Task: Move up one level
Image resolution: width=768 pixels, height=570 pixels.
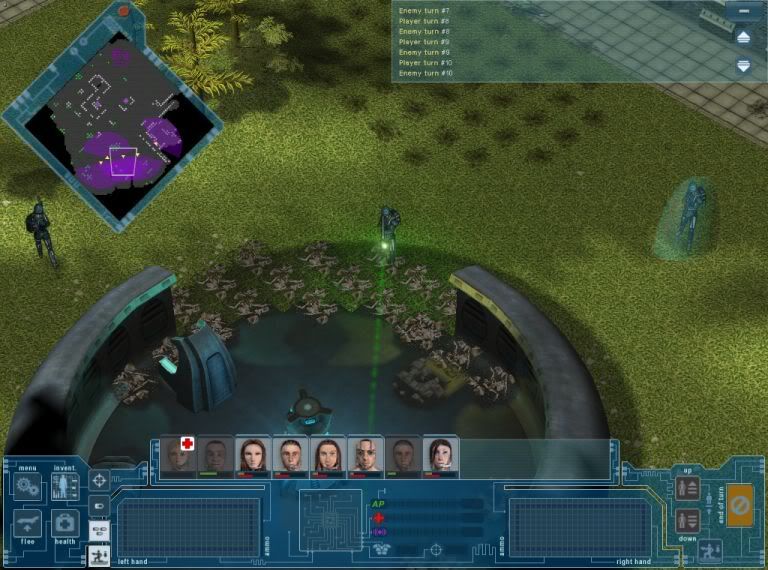Action: click(x=687, y=488)
